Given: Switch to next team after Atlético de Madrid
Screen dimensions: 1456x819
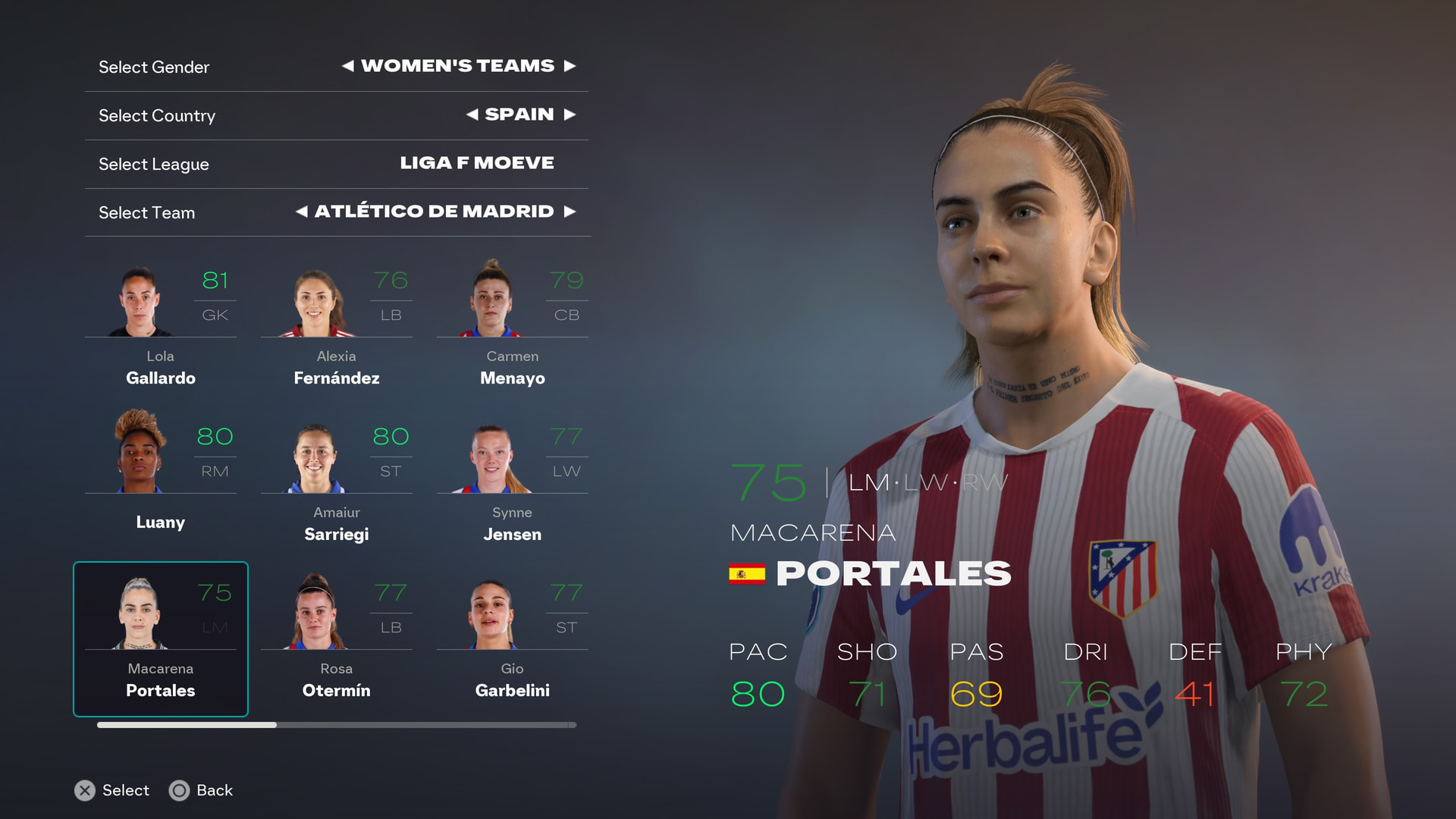Looking at the screenshot, I should (570, 212).
